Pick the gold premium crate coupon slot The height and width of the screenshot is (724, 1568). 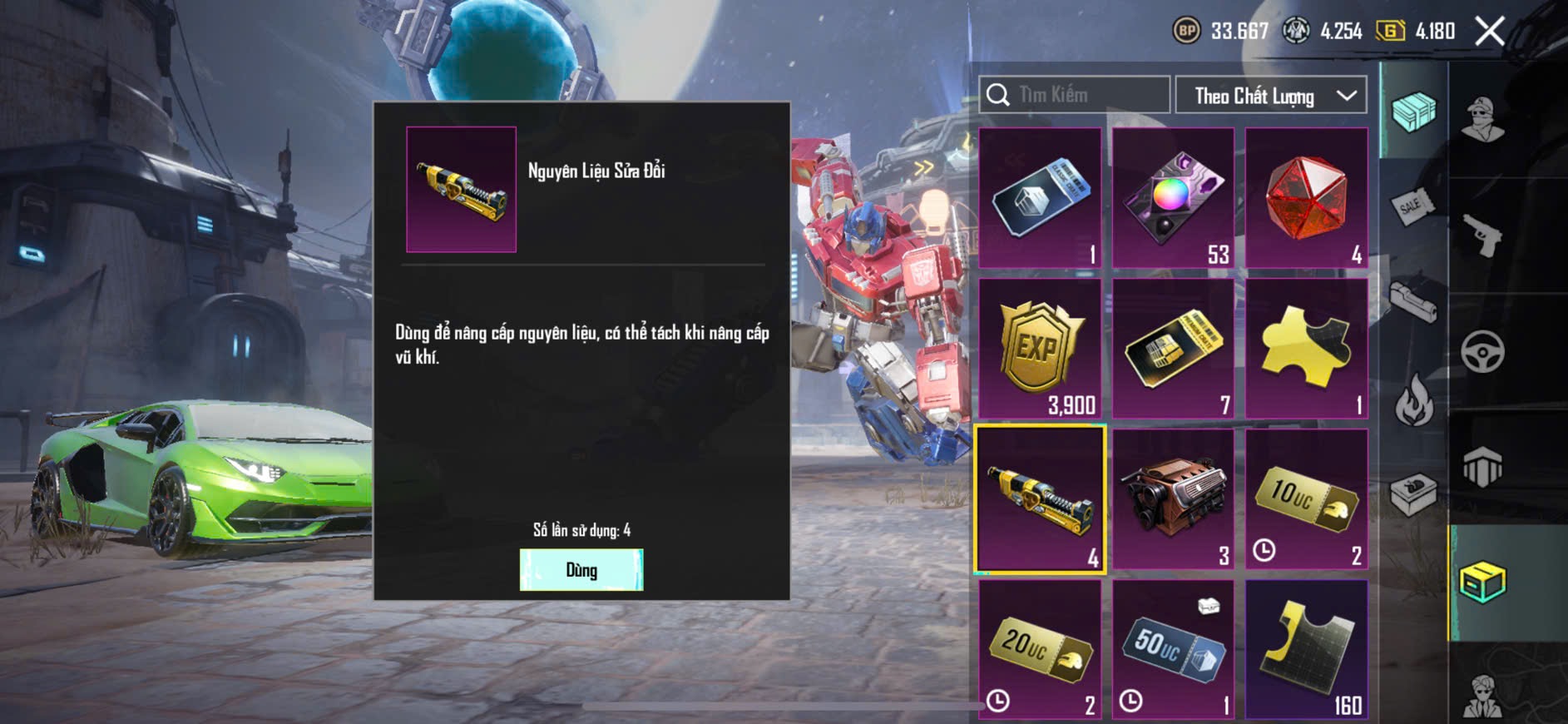point(1173,349)
